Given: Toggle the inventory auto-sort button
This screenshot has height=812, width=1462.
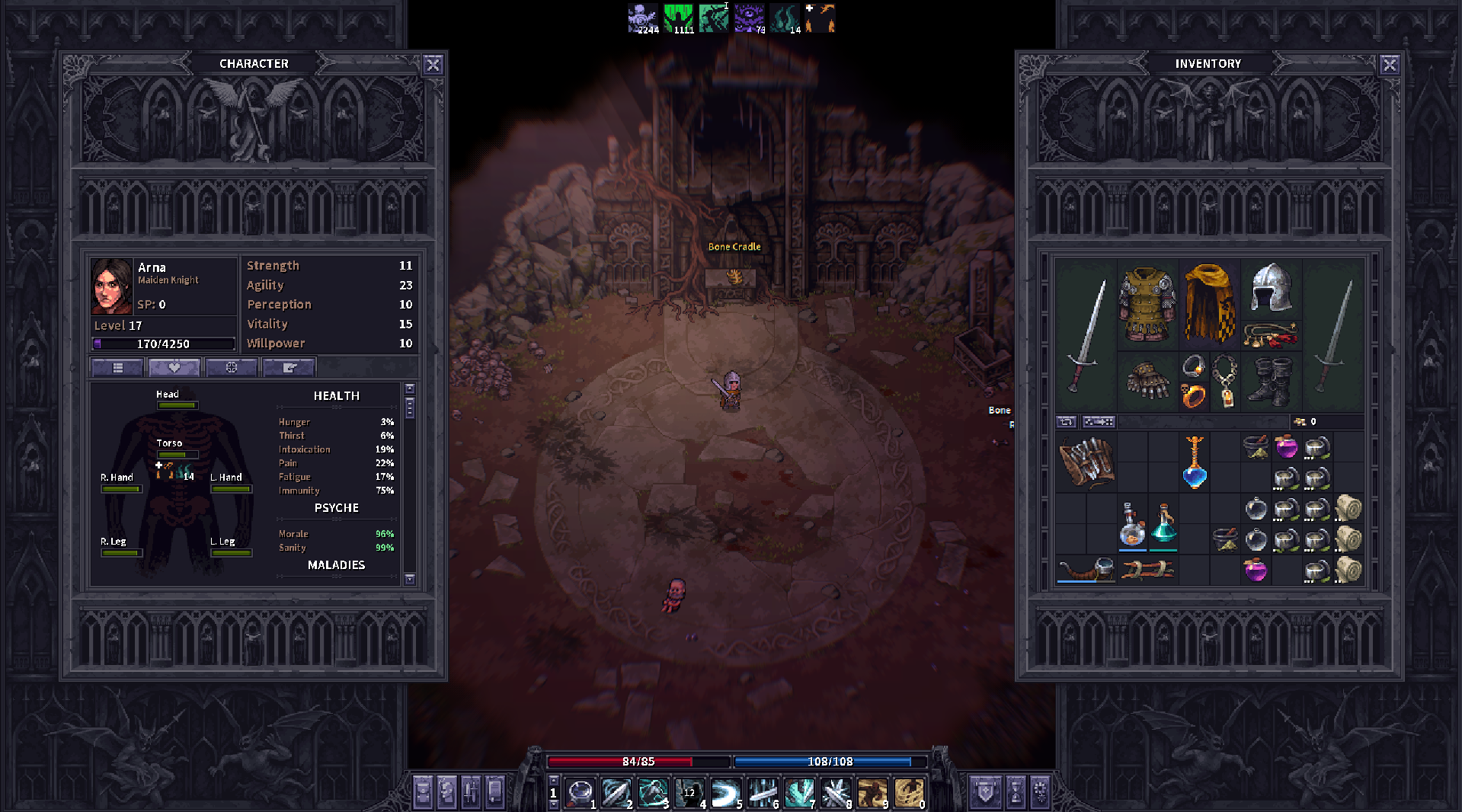Looking at the screenshot, I should [1067, 421].
